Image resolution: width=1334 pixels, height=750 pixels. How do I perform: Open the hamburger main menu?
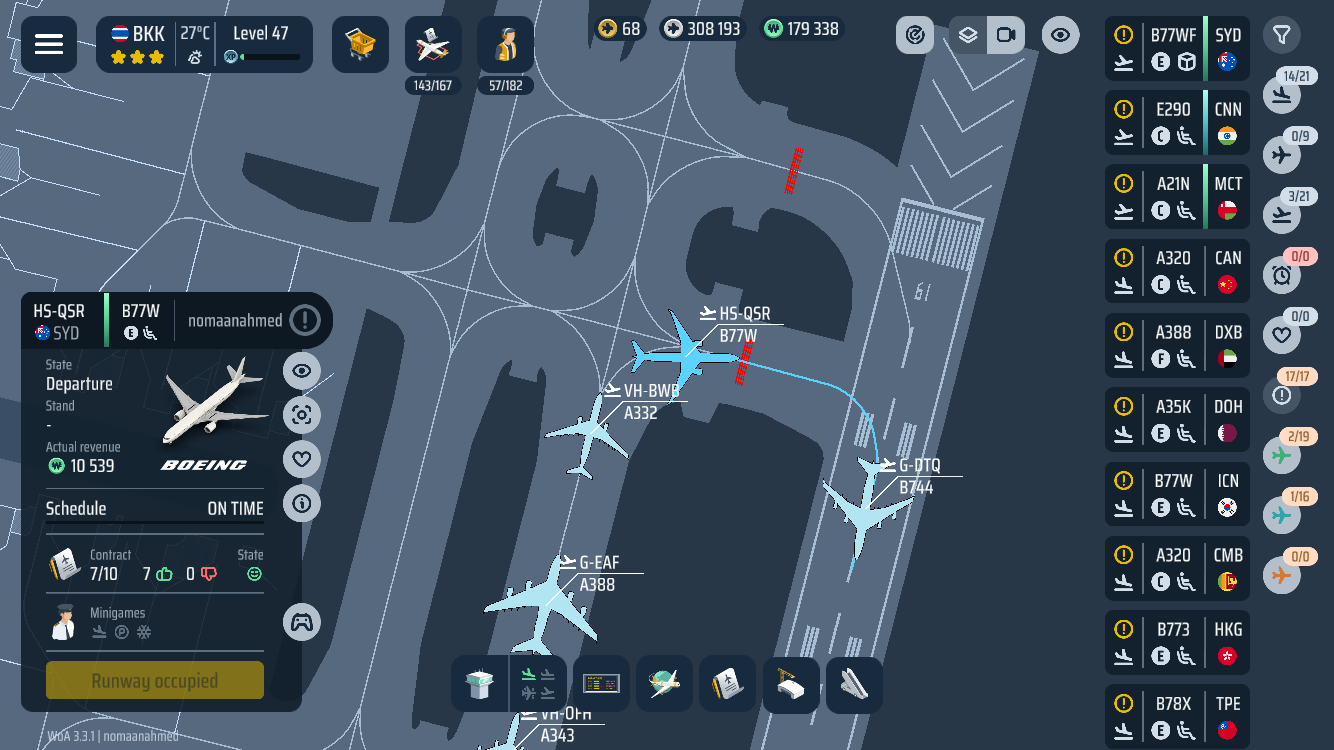pyautogui.click(x=49, y=44)
